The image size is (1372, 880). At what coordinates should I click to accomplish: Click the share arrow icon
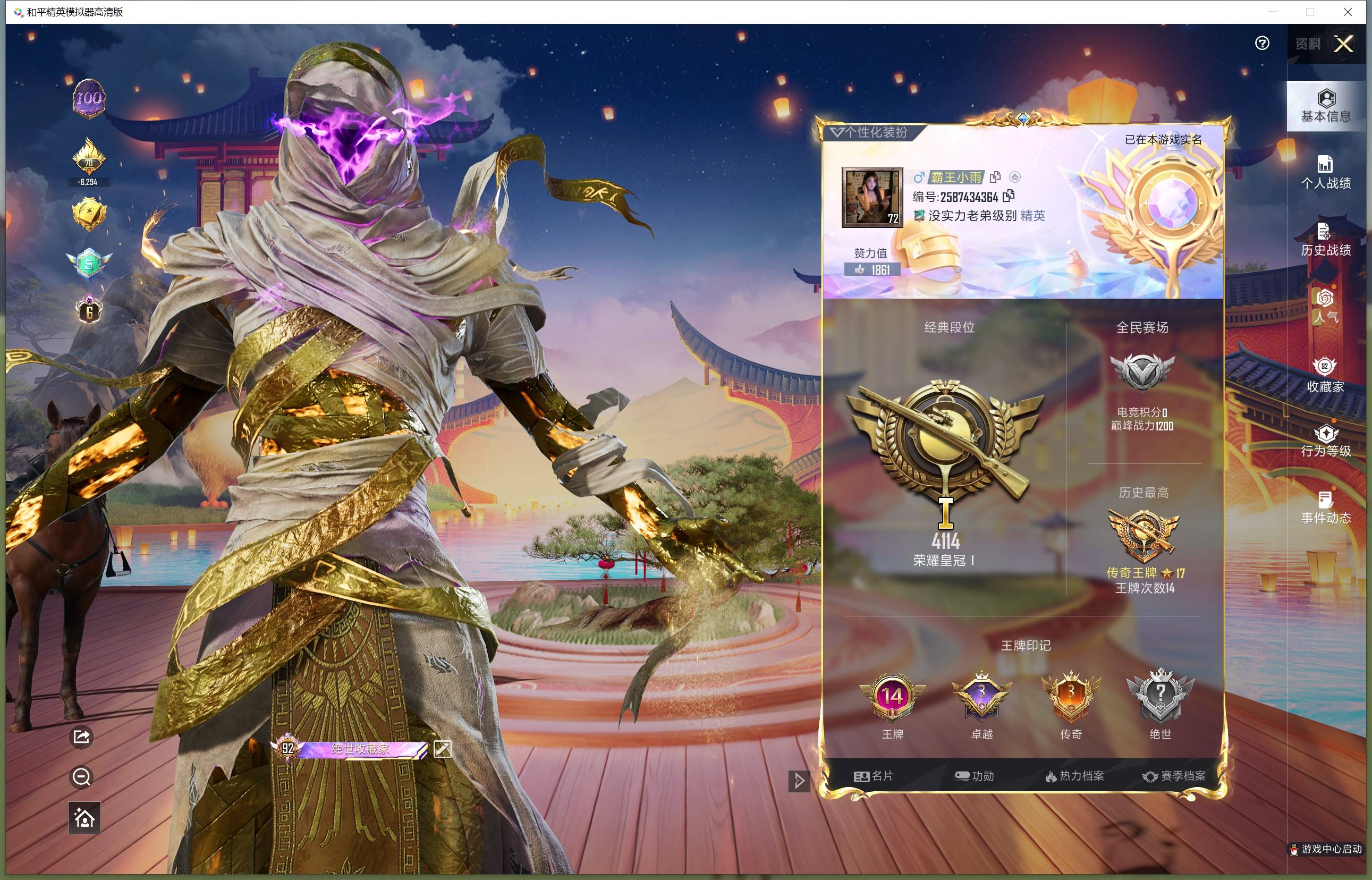(81, 737)
